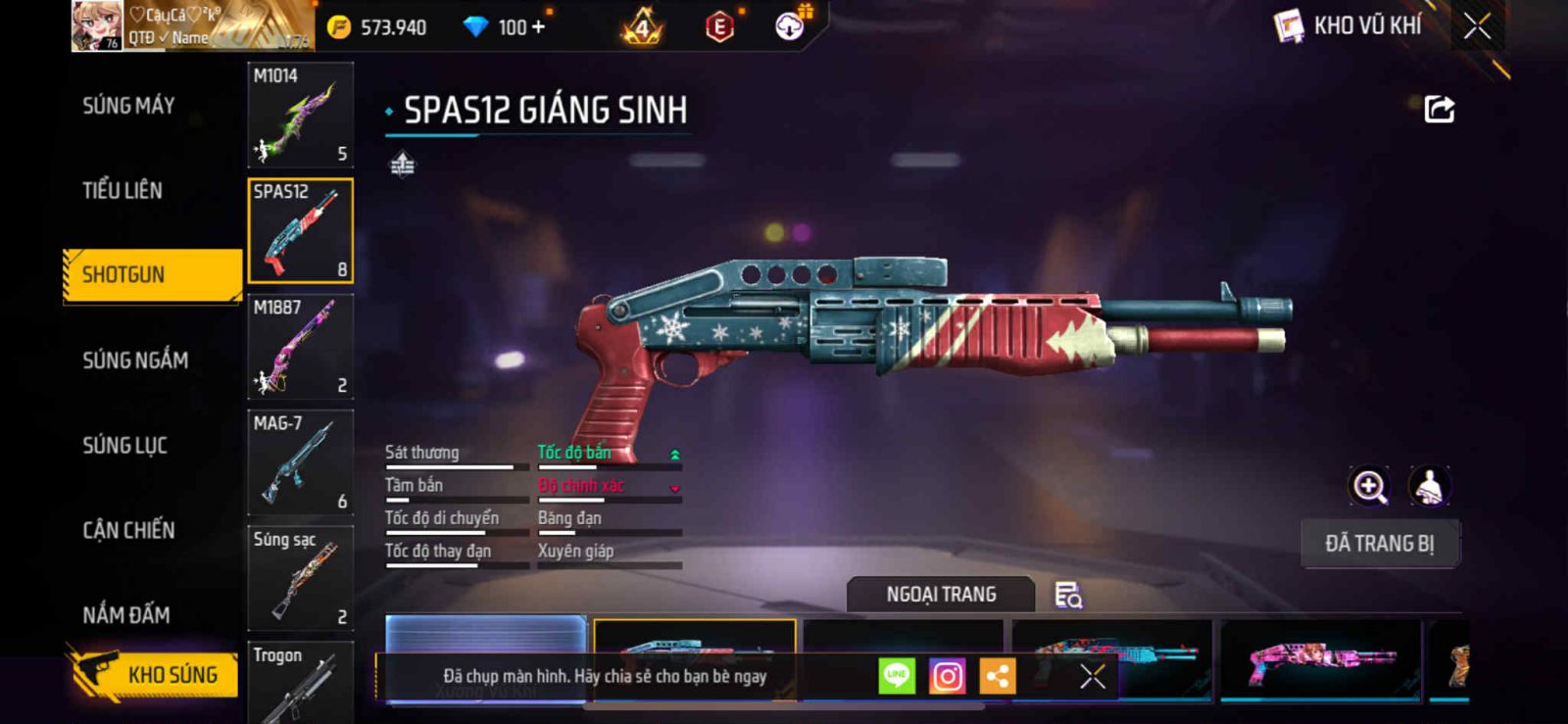Select the MAG-7 weapon thumbnail
Image resolution: width=1568 pixels, height=724 pixels.
pyautogui.click(x=300, y=462)
